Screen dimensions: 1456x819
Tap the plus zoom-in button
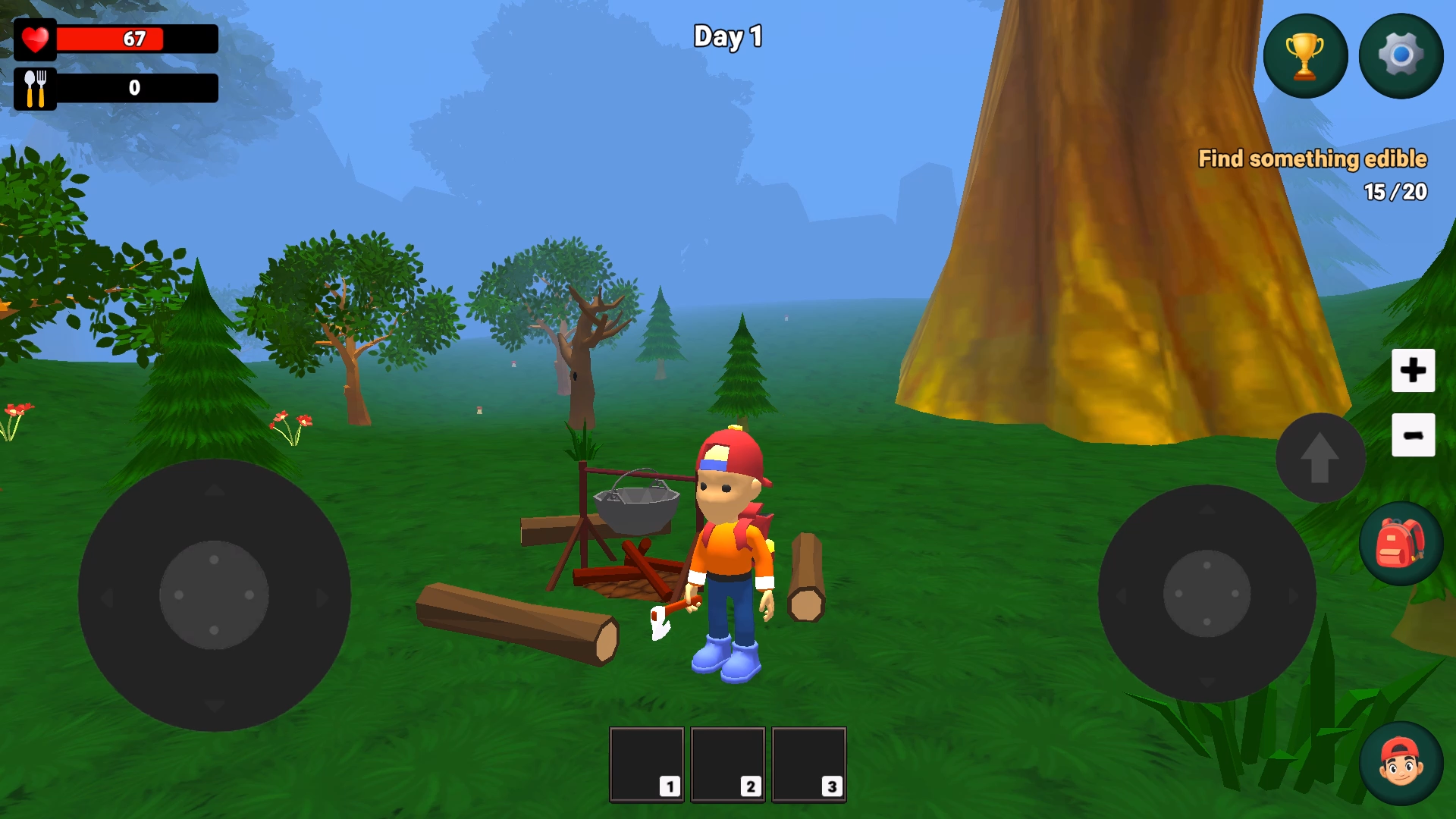point(1413,371)
